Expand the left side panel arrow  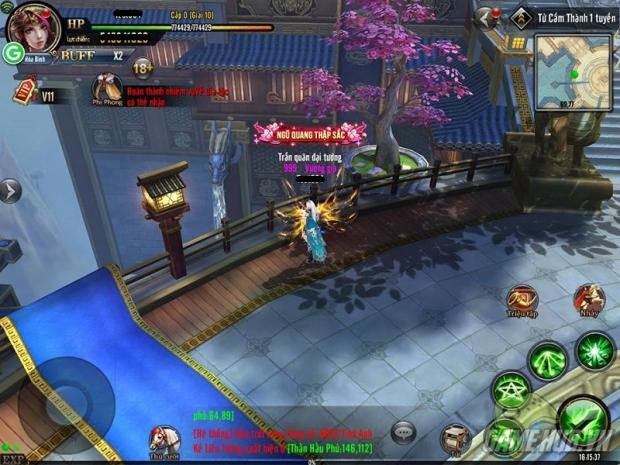click(9, 190)
